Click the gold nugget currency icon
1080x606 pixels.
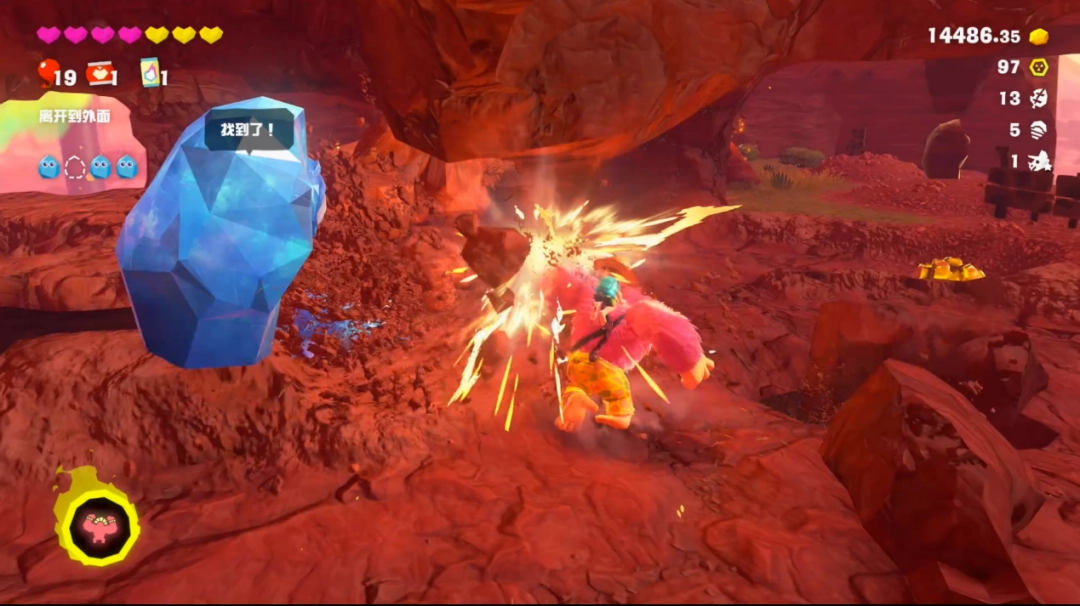(x=1039, y=36)
